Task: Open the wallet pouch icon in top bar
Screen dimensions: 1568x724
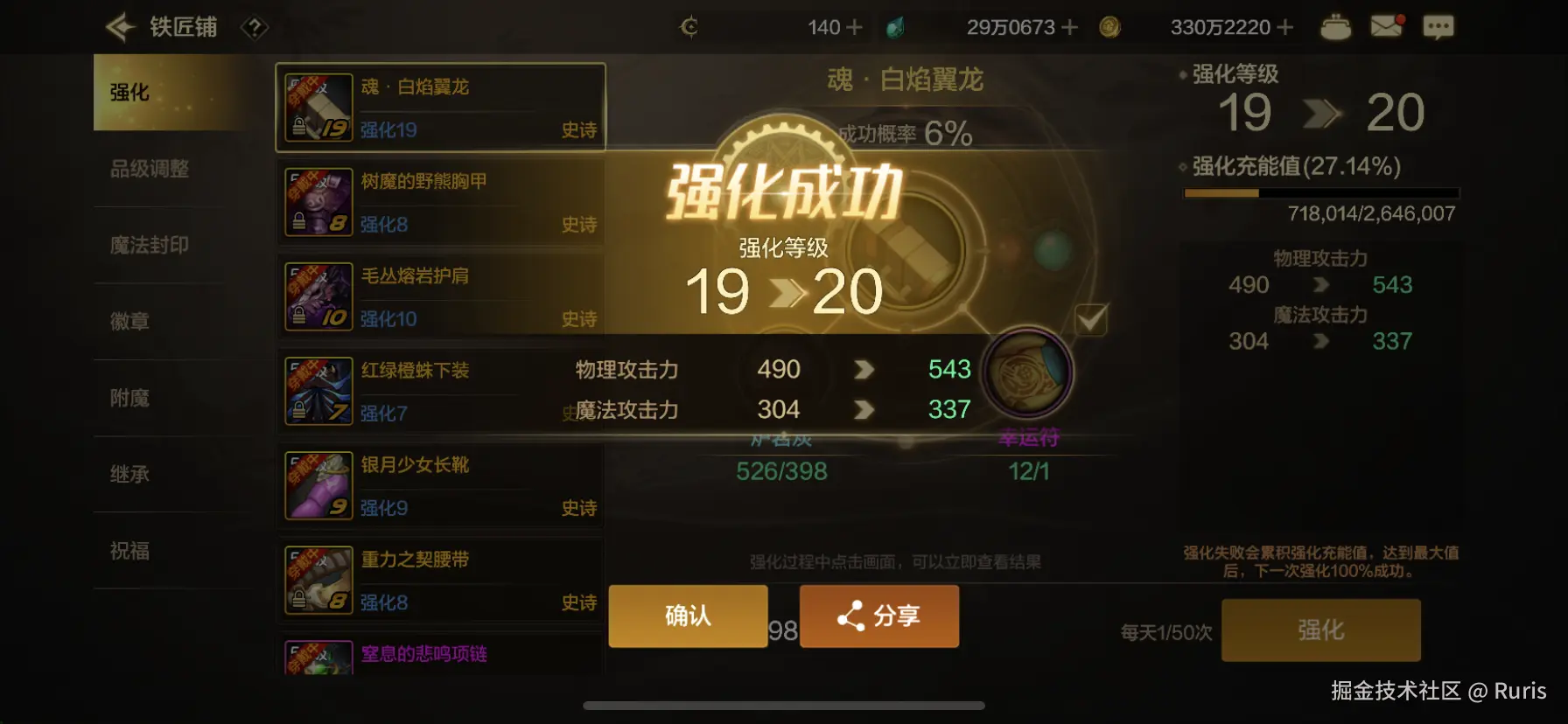Action: click(1337, 26)
